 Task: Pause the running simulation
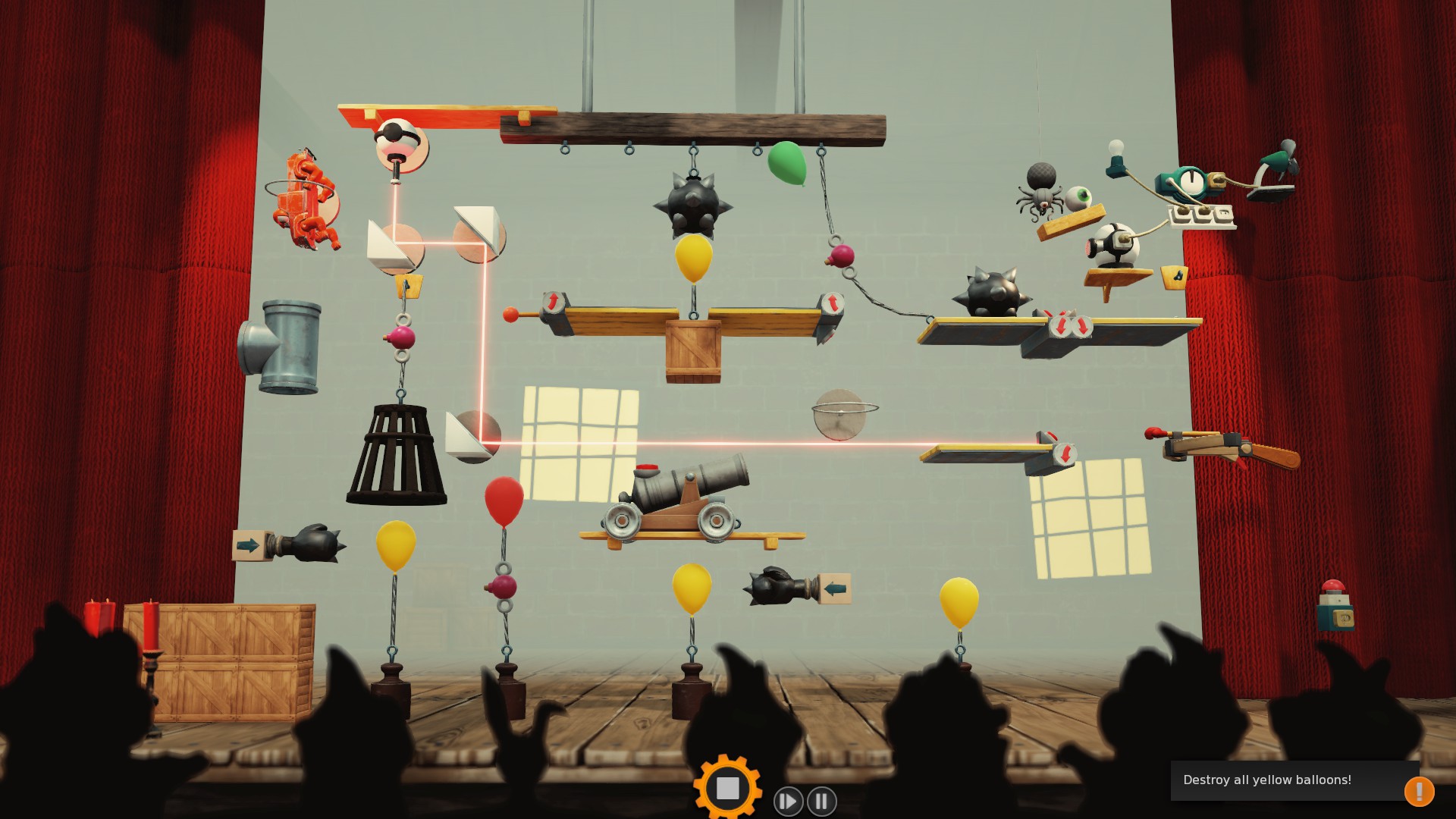(822, 801)
